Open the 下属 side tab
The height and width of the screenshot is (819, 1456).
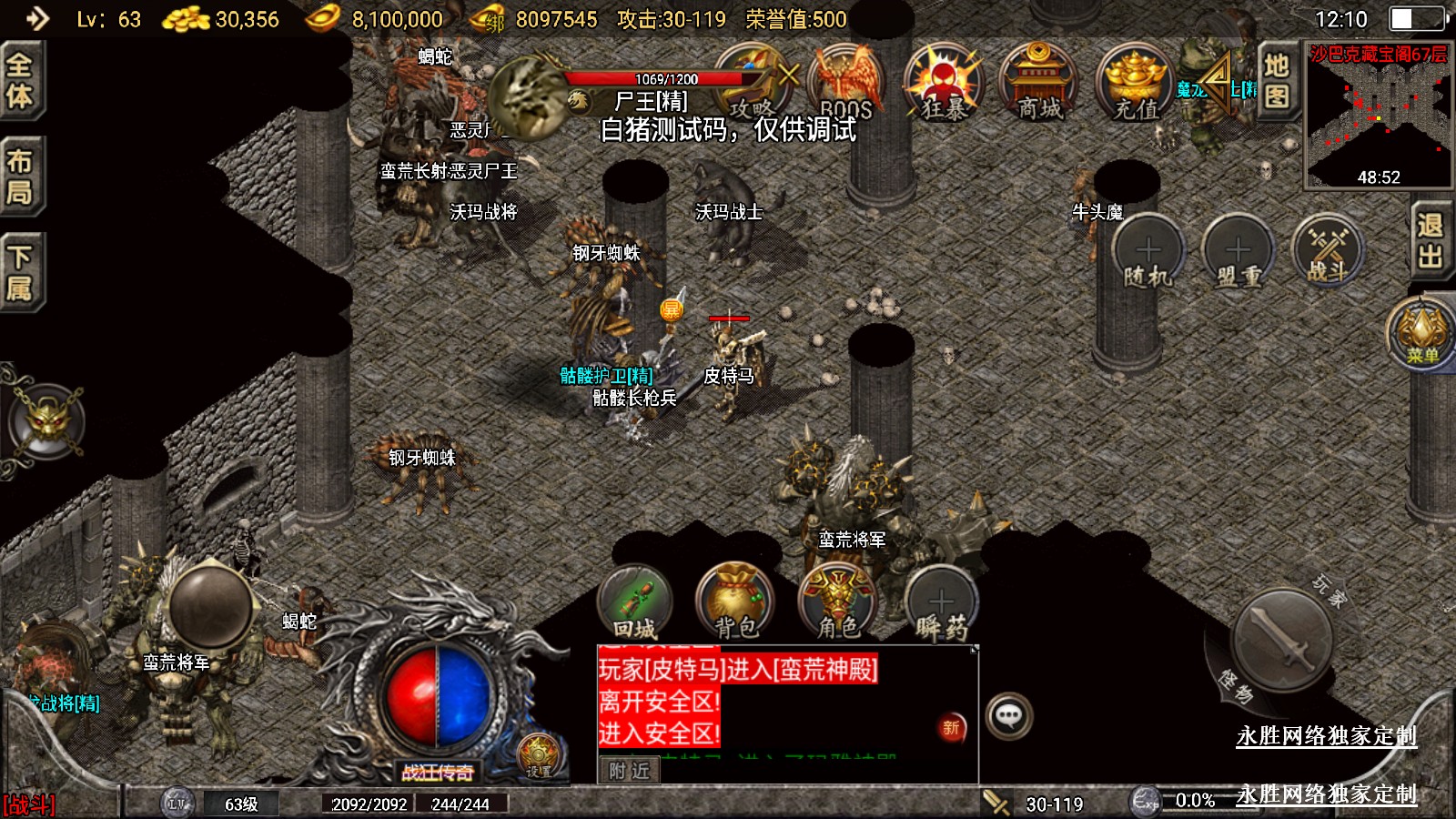[20, 272]
